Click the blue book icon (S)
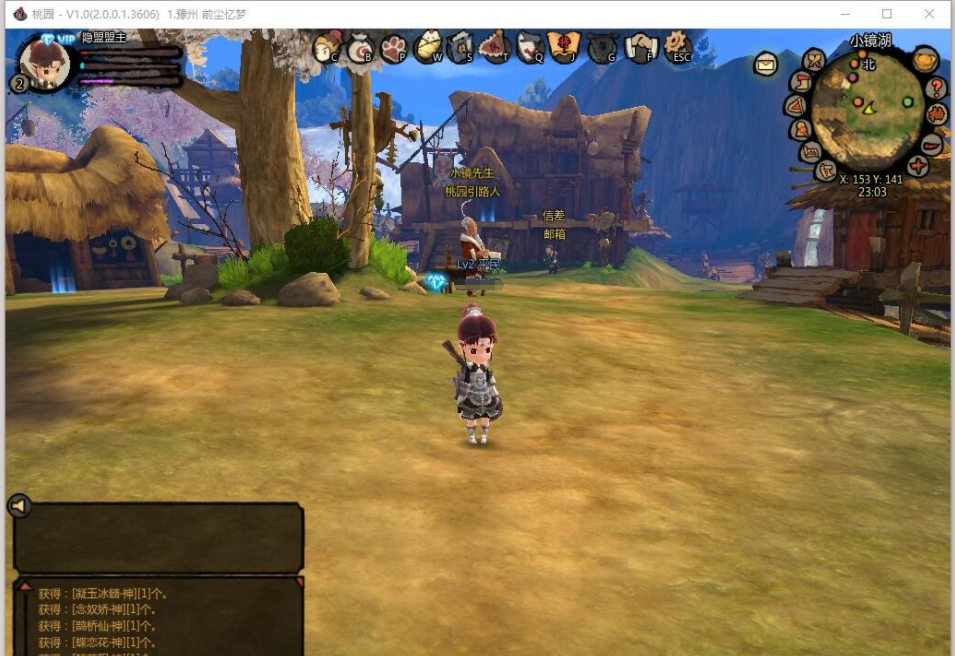The height and width of the screenshot is (656, 955). (460, 46)
